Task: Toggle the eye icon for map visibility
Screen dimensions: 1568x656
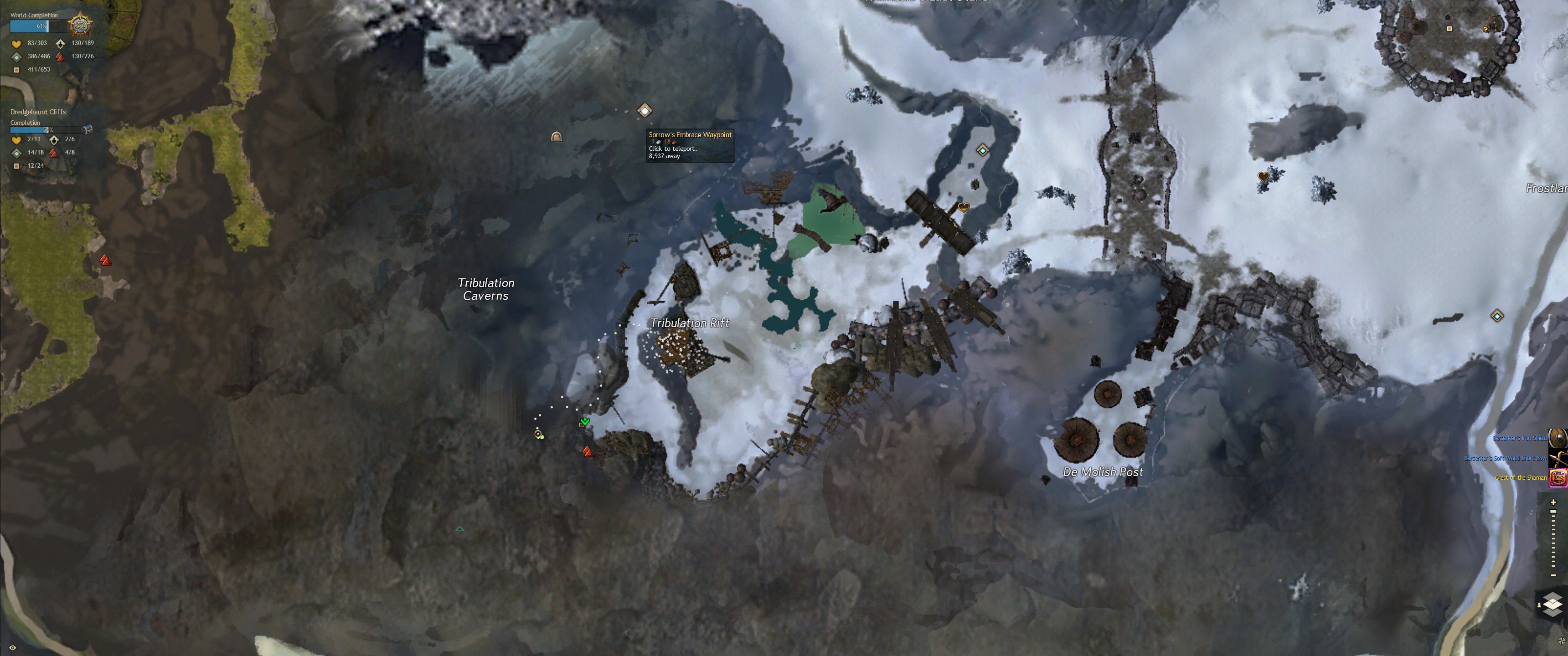Action: point(12,647)
